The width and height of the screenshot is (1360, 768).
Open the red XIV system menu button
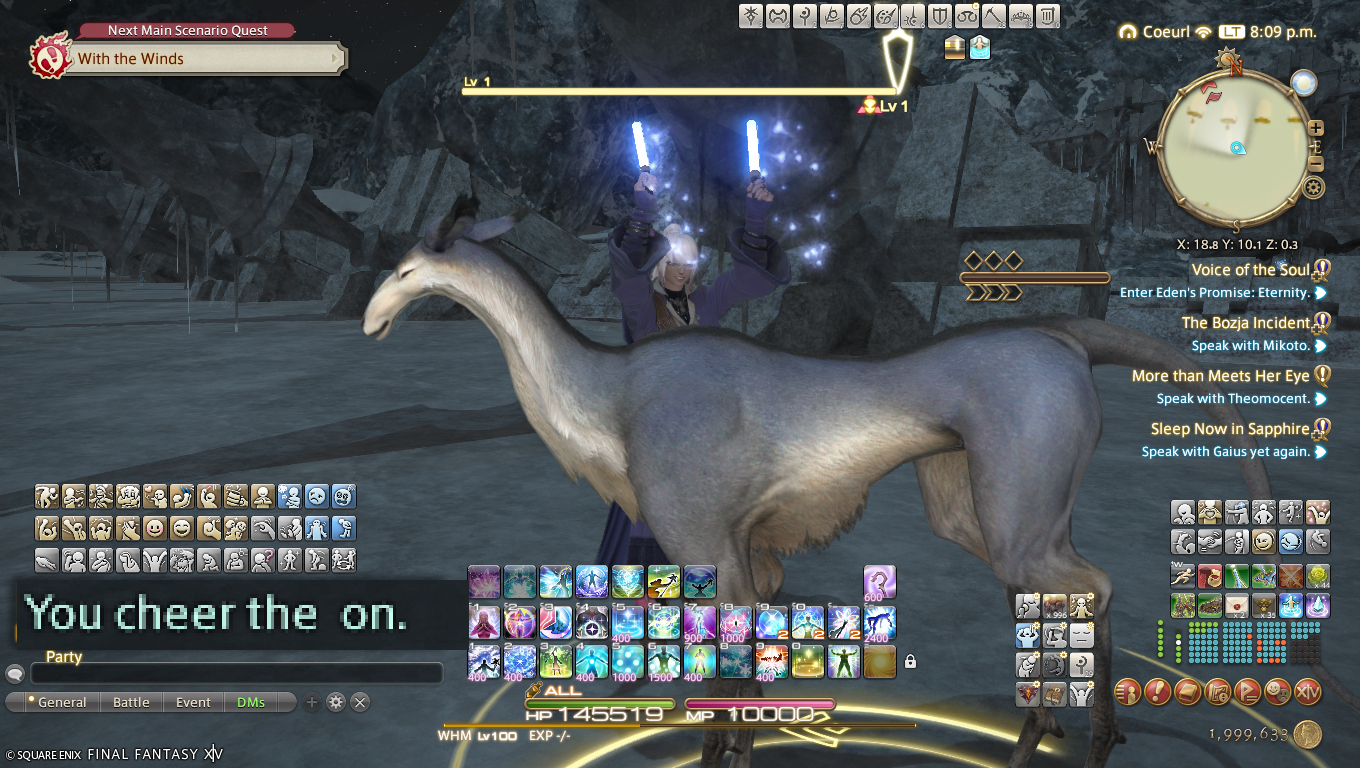click(x=1307, y=691)
